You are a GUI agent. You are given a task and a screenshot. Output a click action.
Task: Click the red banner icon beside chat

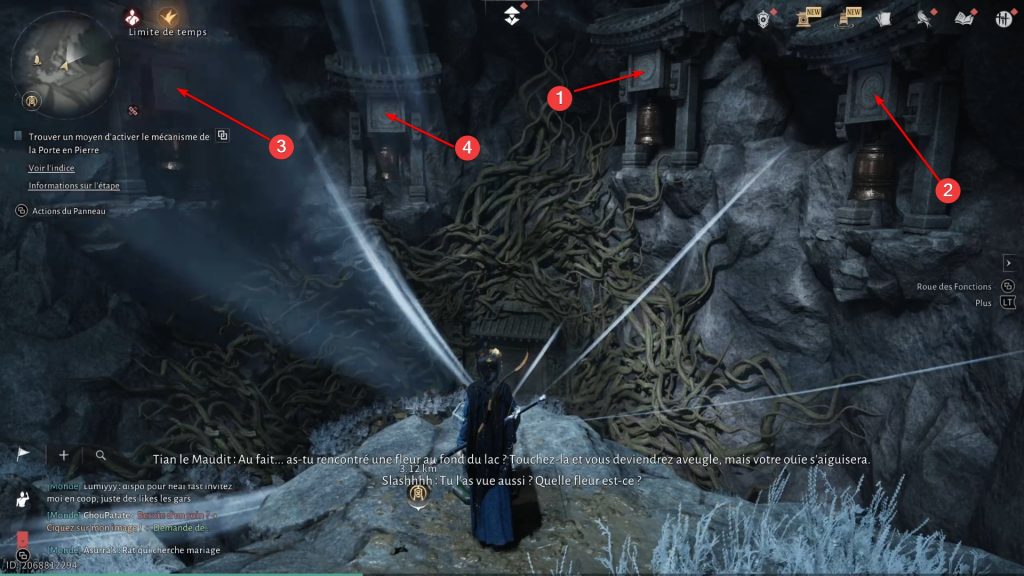[x=22, y=541]
